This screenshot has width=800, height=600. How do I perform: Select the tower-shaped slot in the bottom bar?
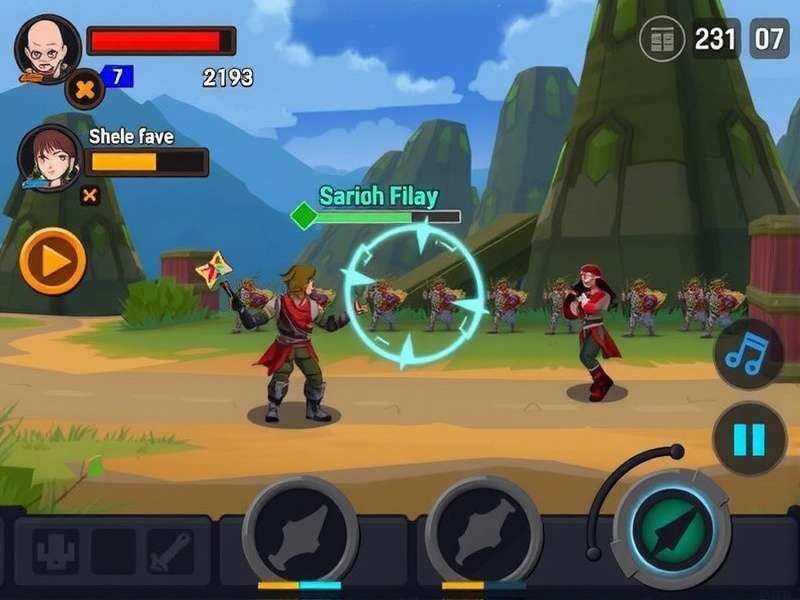pyautogui.click(x=55, y=551)
